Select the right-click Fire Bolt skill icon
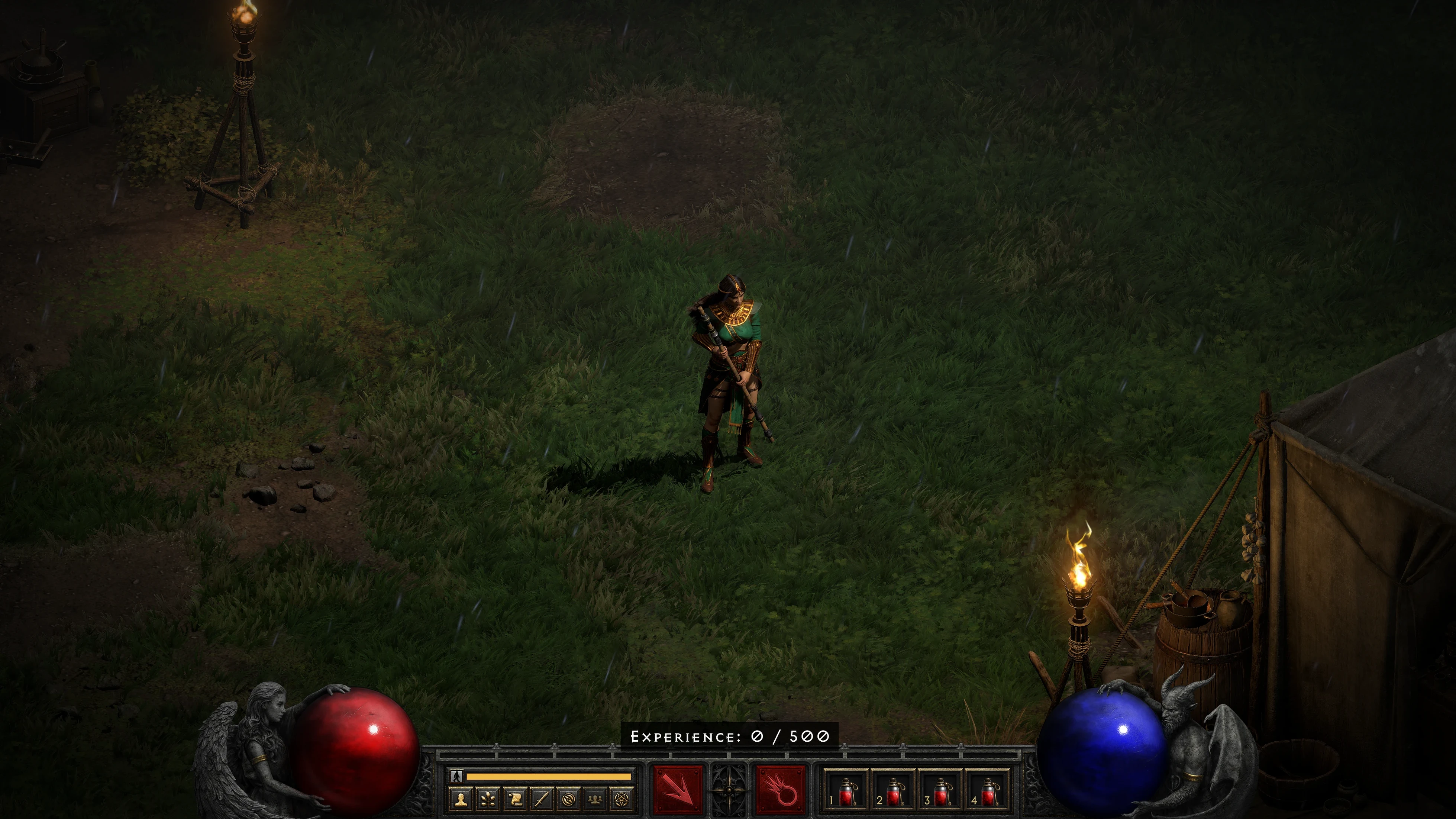The image size is (1456, 819). pos(781,790)
